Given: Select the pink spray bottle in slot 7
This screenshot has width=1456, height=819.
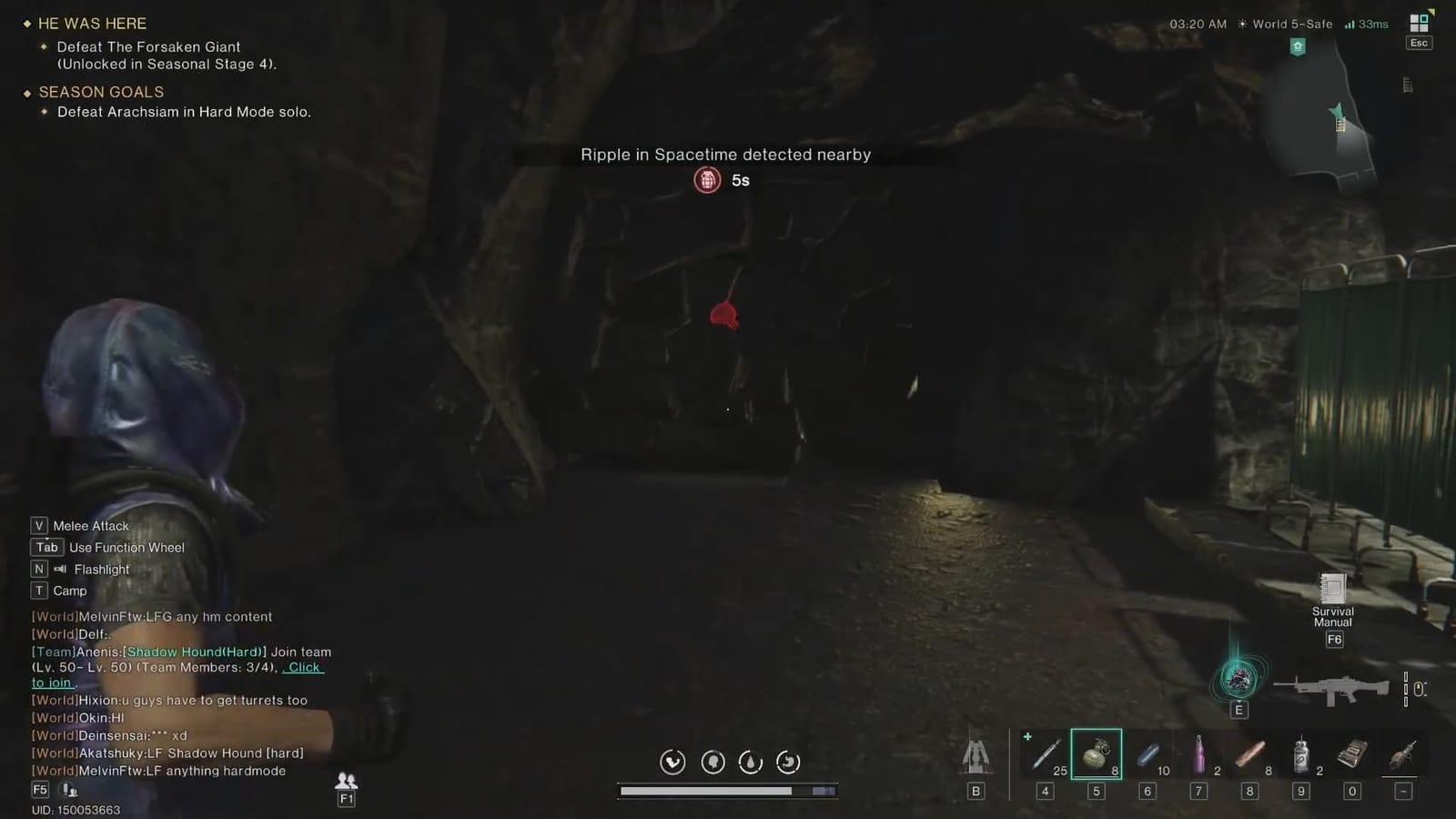Looking at the screenshot, I should coord(1198,753).
